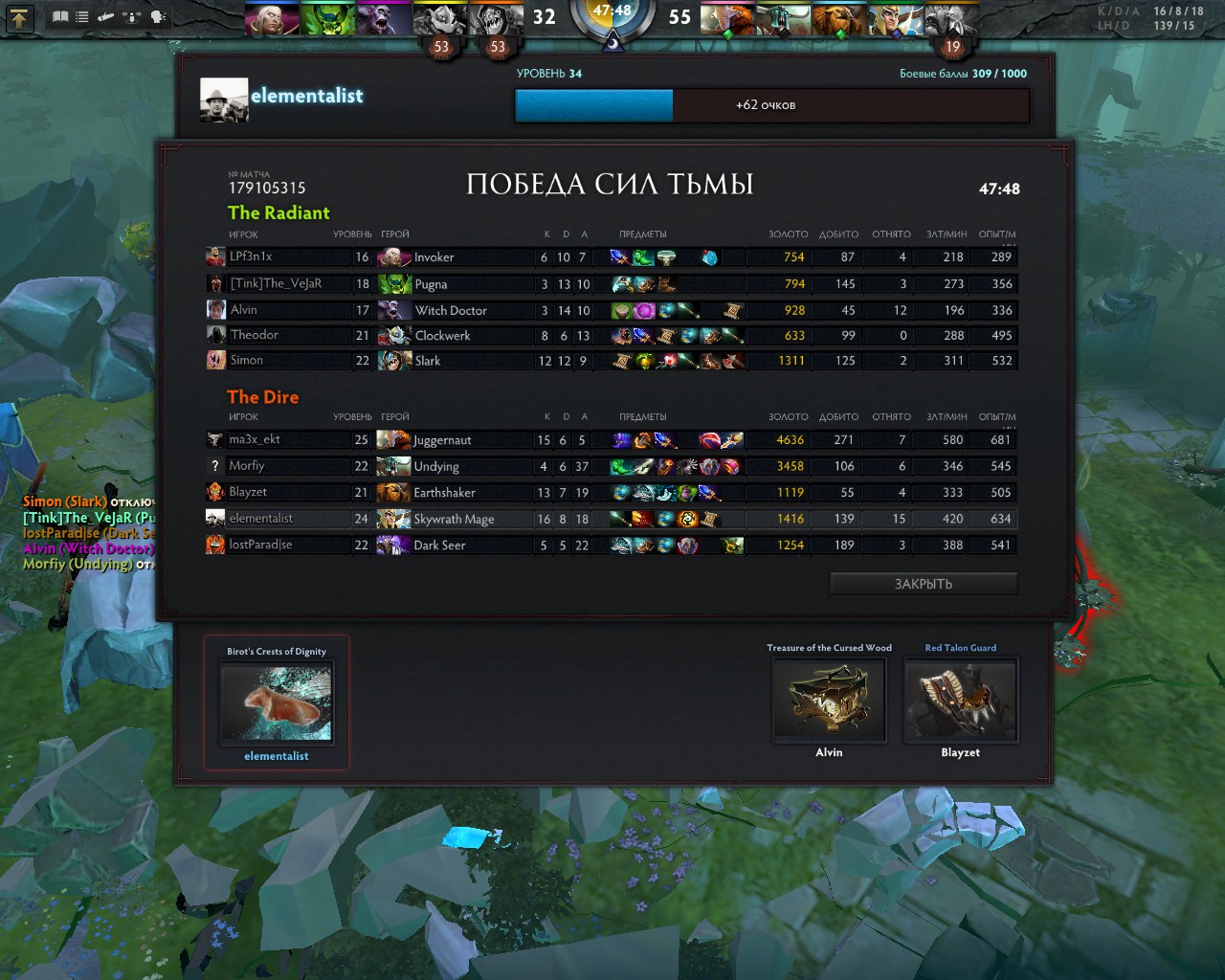The height and width of the screenshot is (980, 1225).
Task: Select Invoker portrait in the top bar
Action: (272, 18)
